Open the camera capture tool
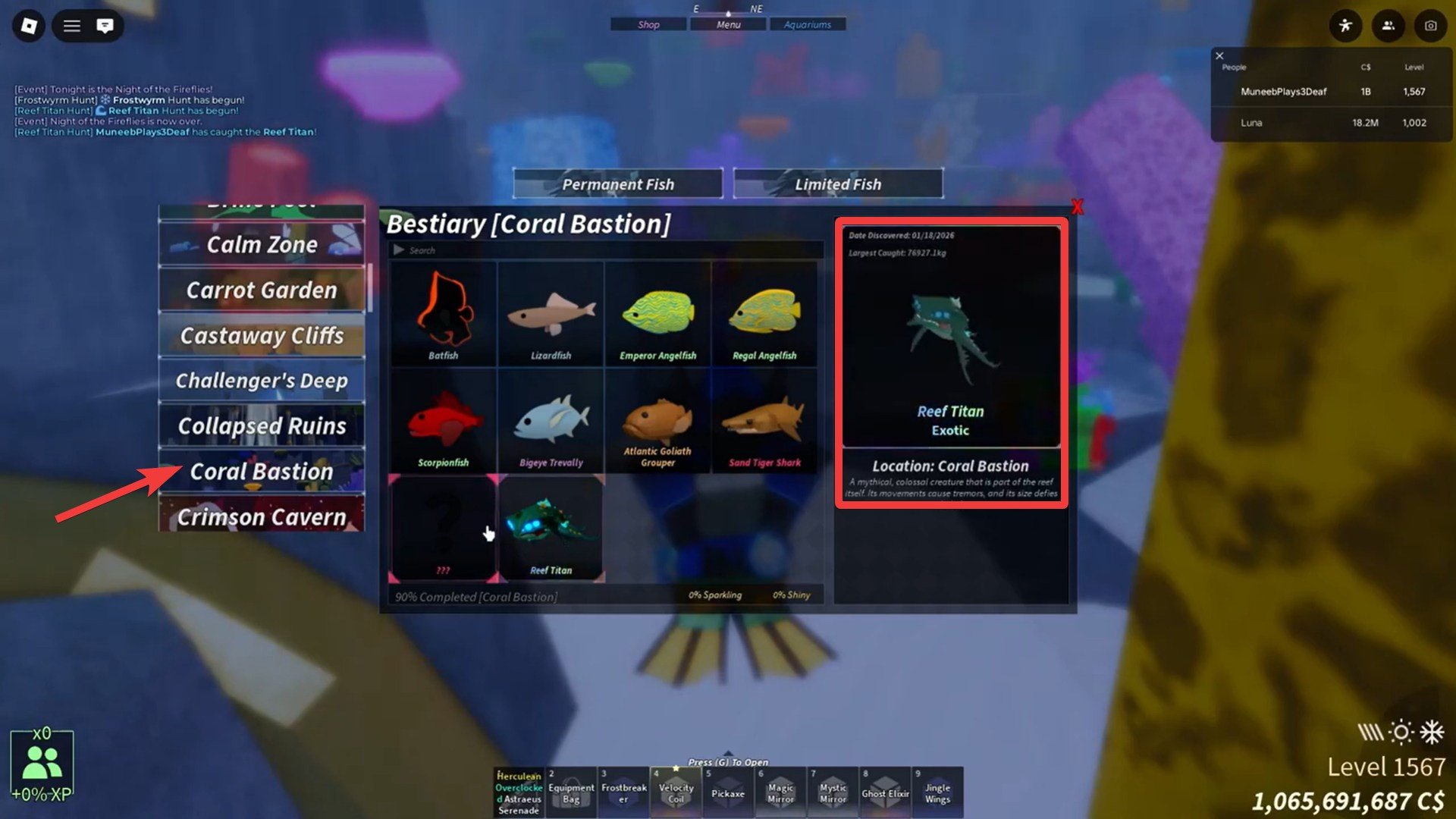Image resolution: width=1456 pixels, height=819 pixels. click(1429, 25)
